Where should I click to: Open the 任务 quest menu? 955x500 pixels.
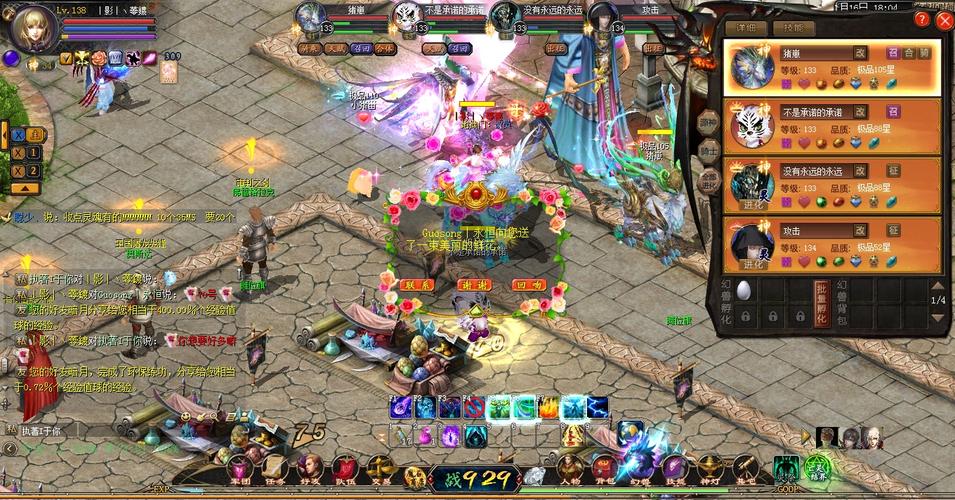[275, 468]
